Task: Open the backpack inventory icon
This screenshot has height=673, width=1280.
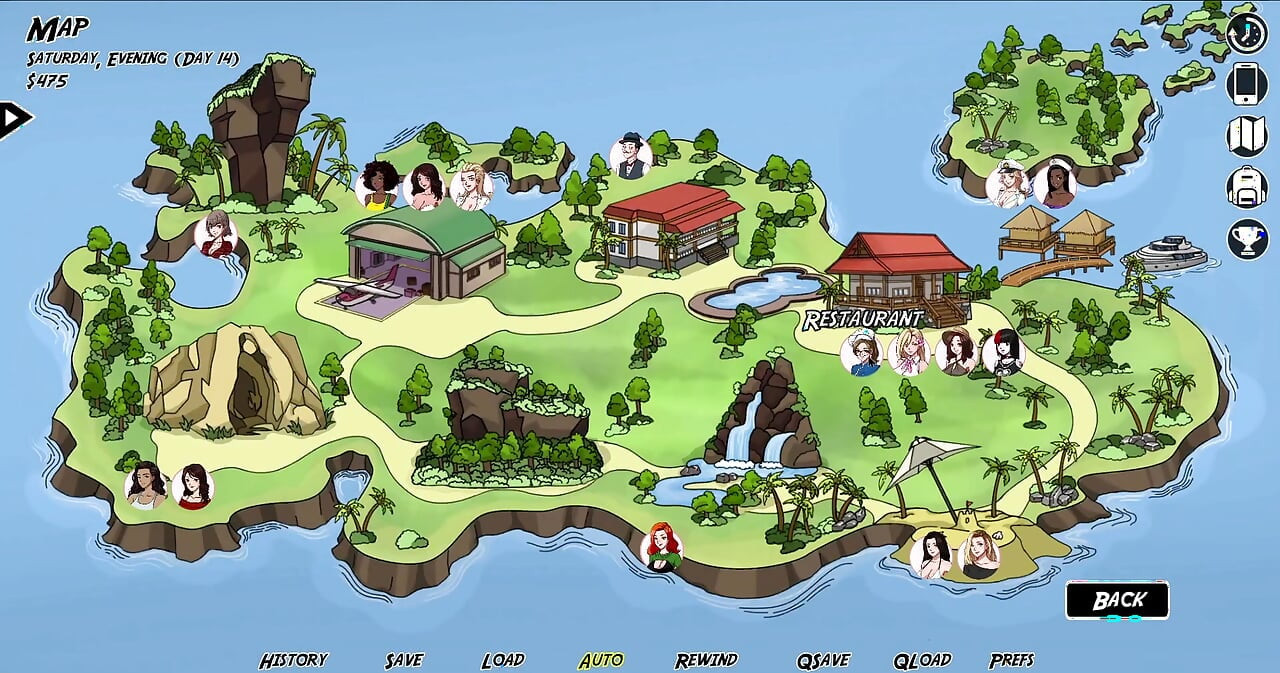Action: [1246, 187]
